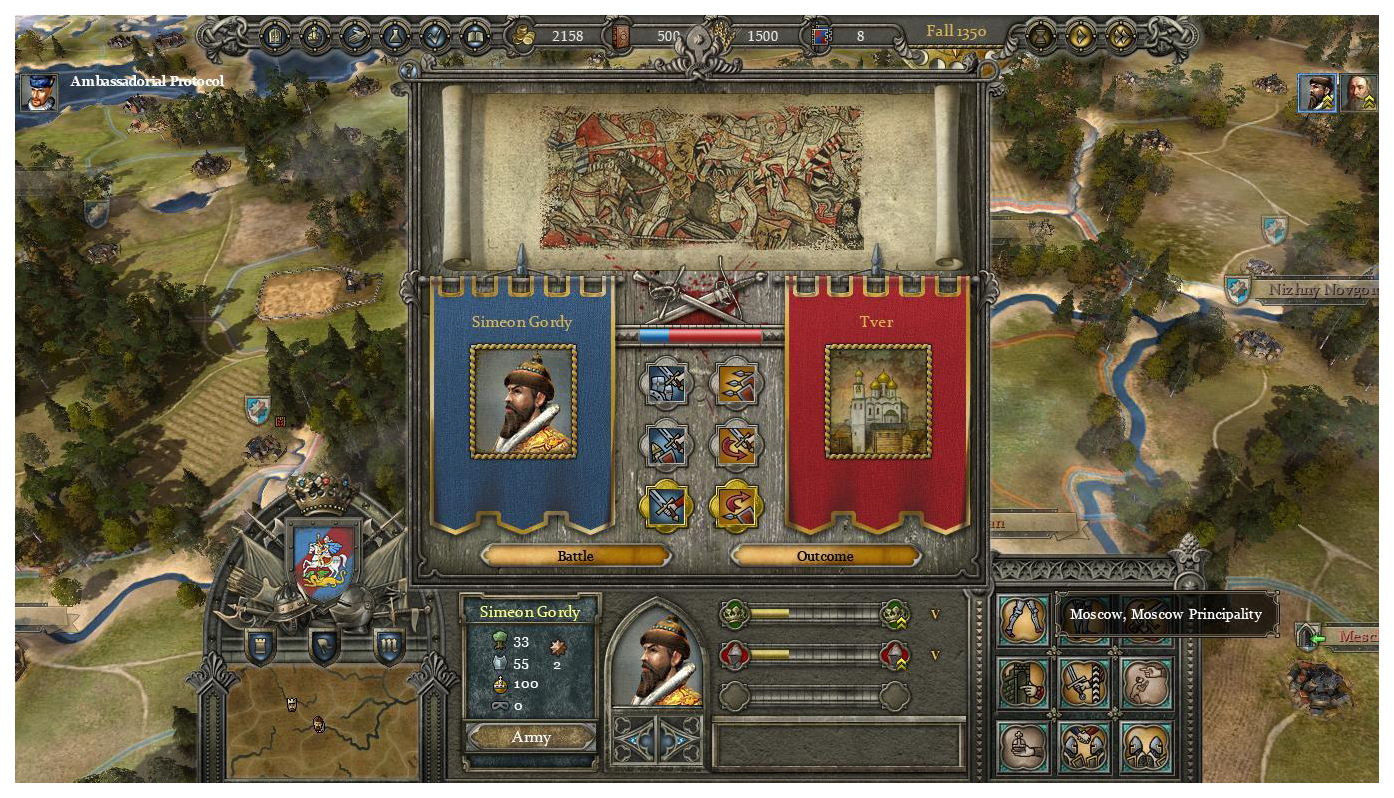Click the Battle button

click(575, 556)
